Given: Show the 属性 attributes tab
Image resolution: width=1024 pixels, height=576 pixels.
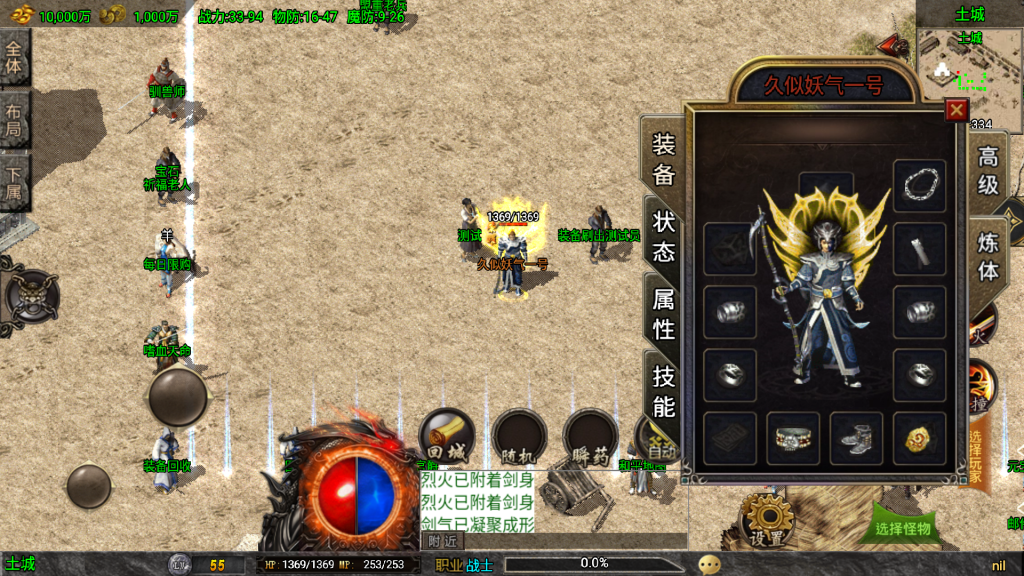Looking at the screenshot, I should point(664,313).
